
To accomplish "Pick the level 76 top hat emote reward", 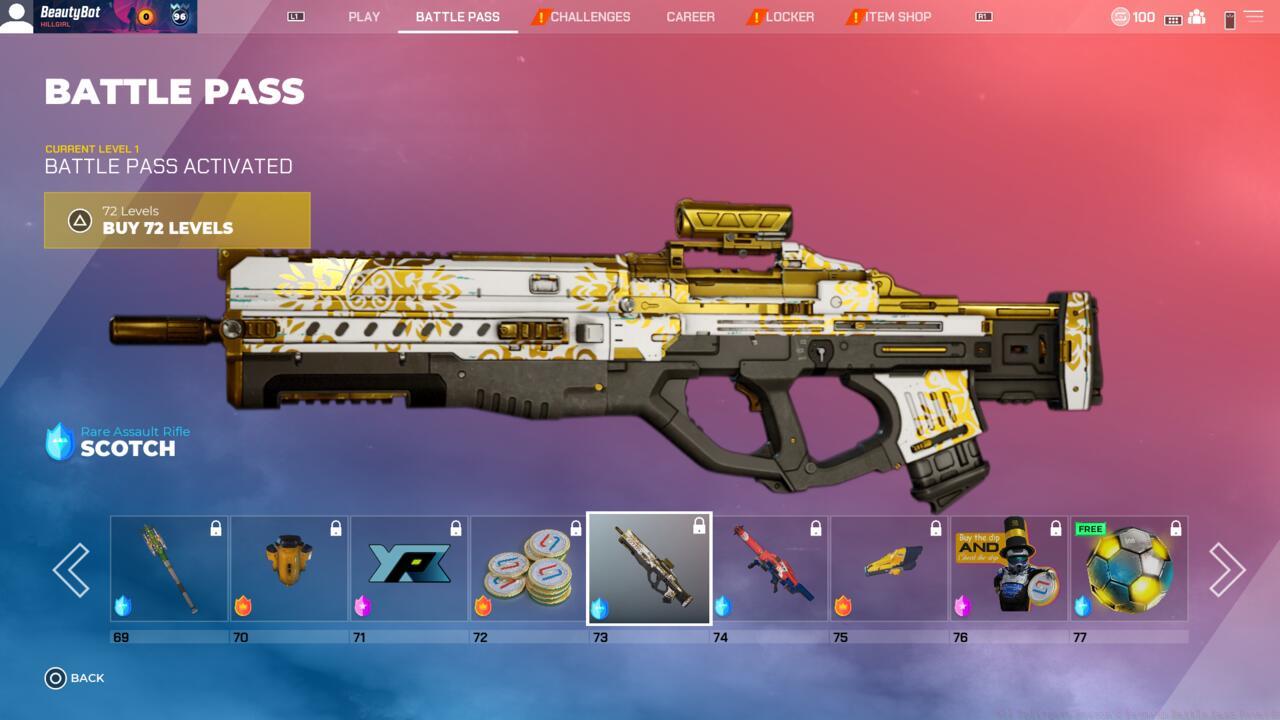I will (1009, 569).
